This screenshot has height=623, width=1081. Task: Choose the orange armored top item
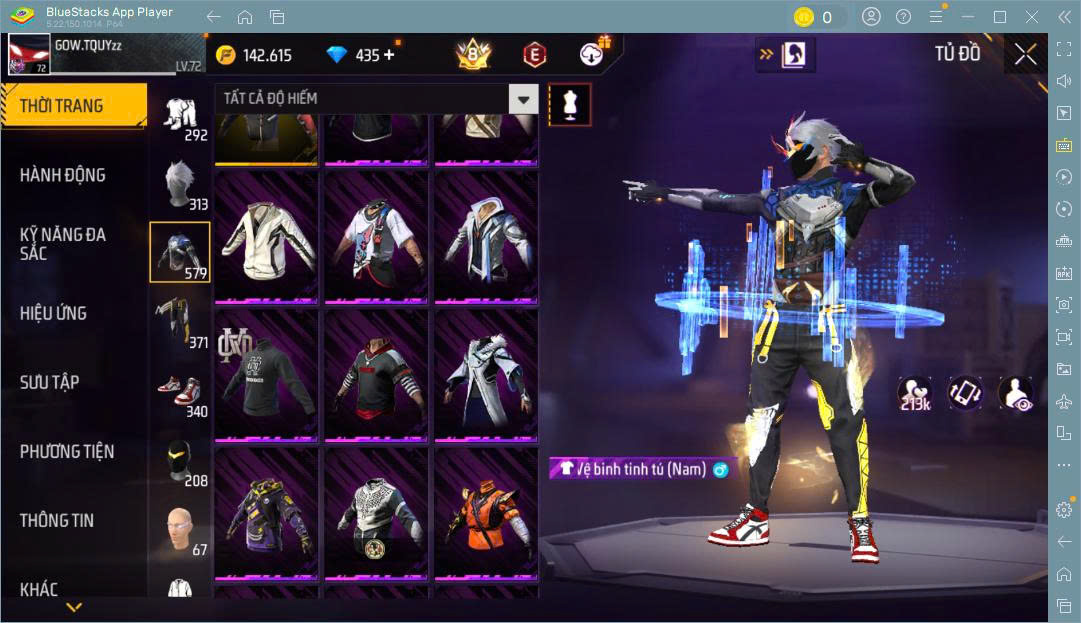pos(485,515)
